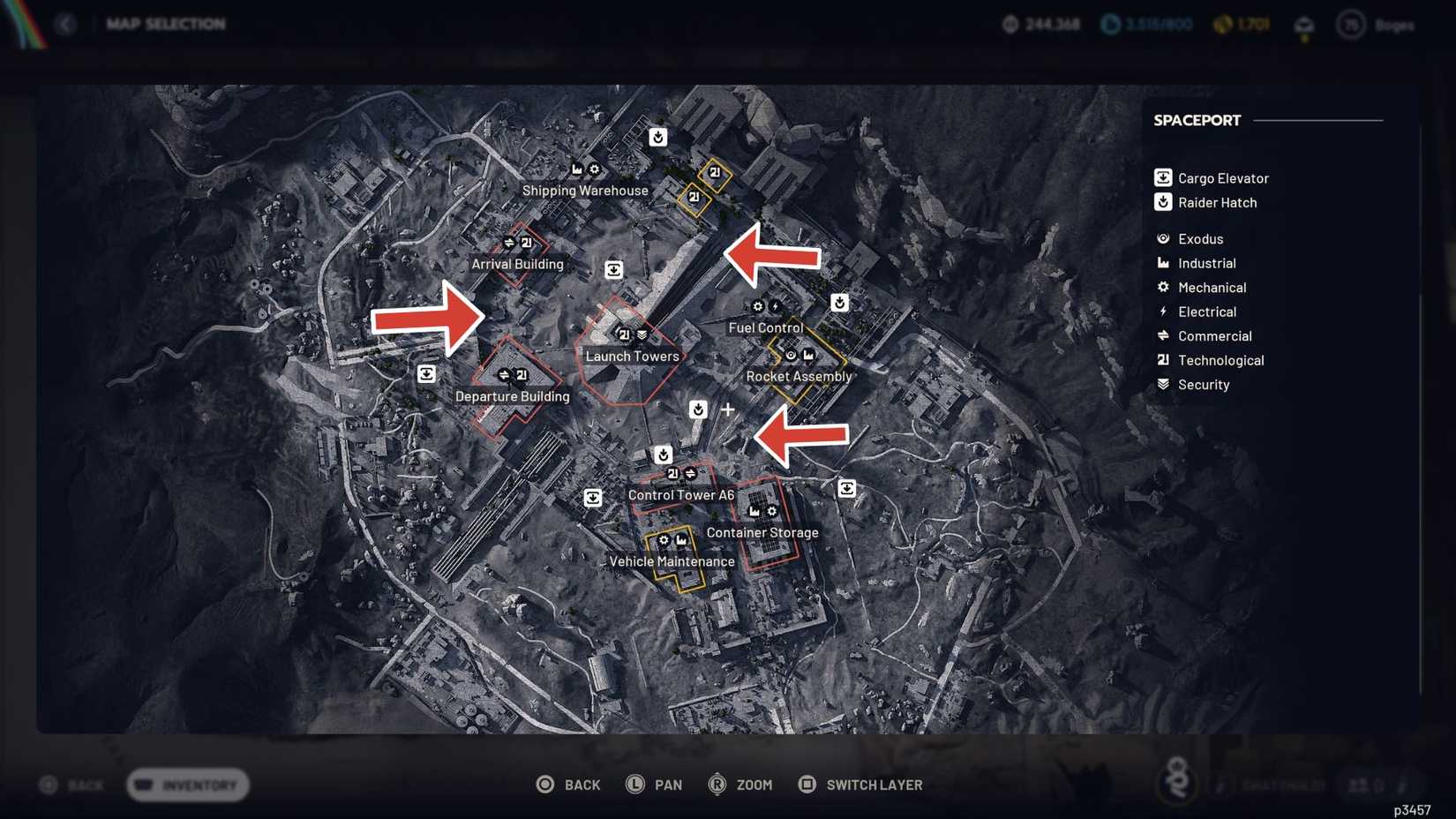
Task: Select the Cargo Elevator icon in the legend
Action: 1162,177
